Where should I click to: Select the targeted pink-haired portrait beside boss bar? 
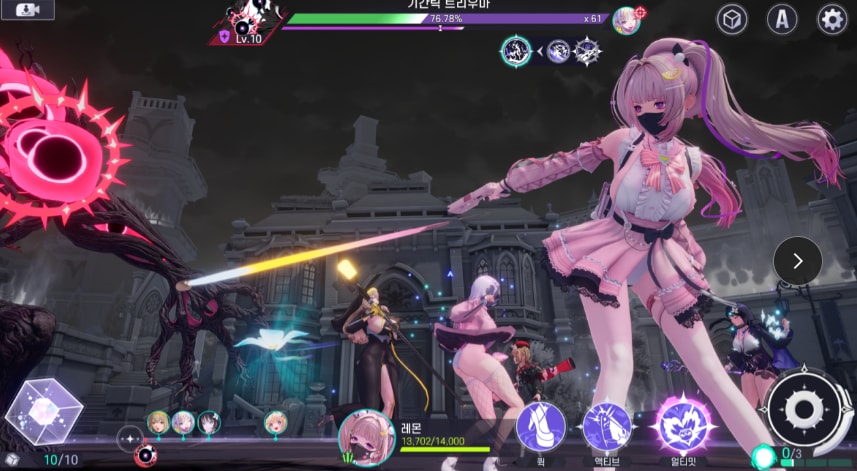point(627,19)
